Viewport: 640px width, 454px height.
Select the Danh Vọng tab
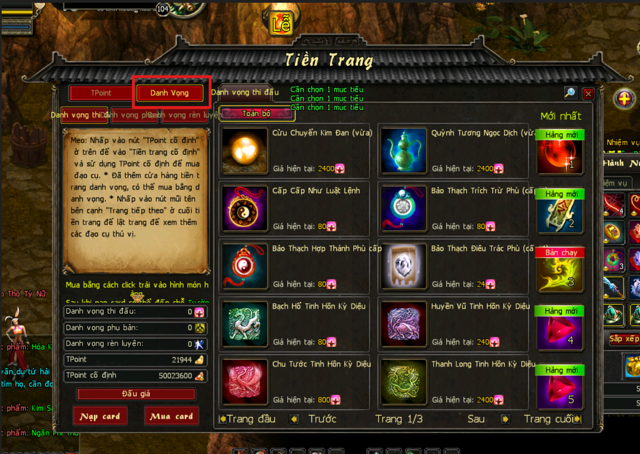171,93
